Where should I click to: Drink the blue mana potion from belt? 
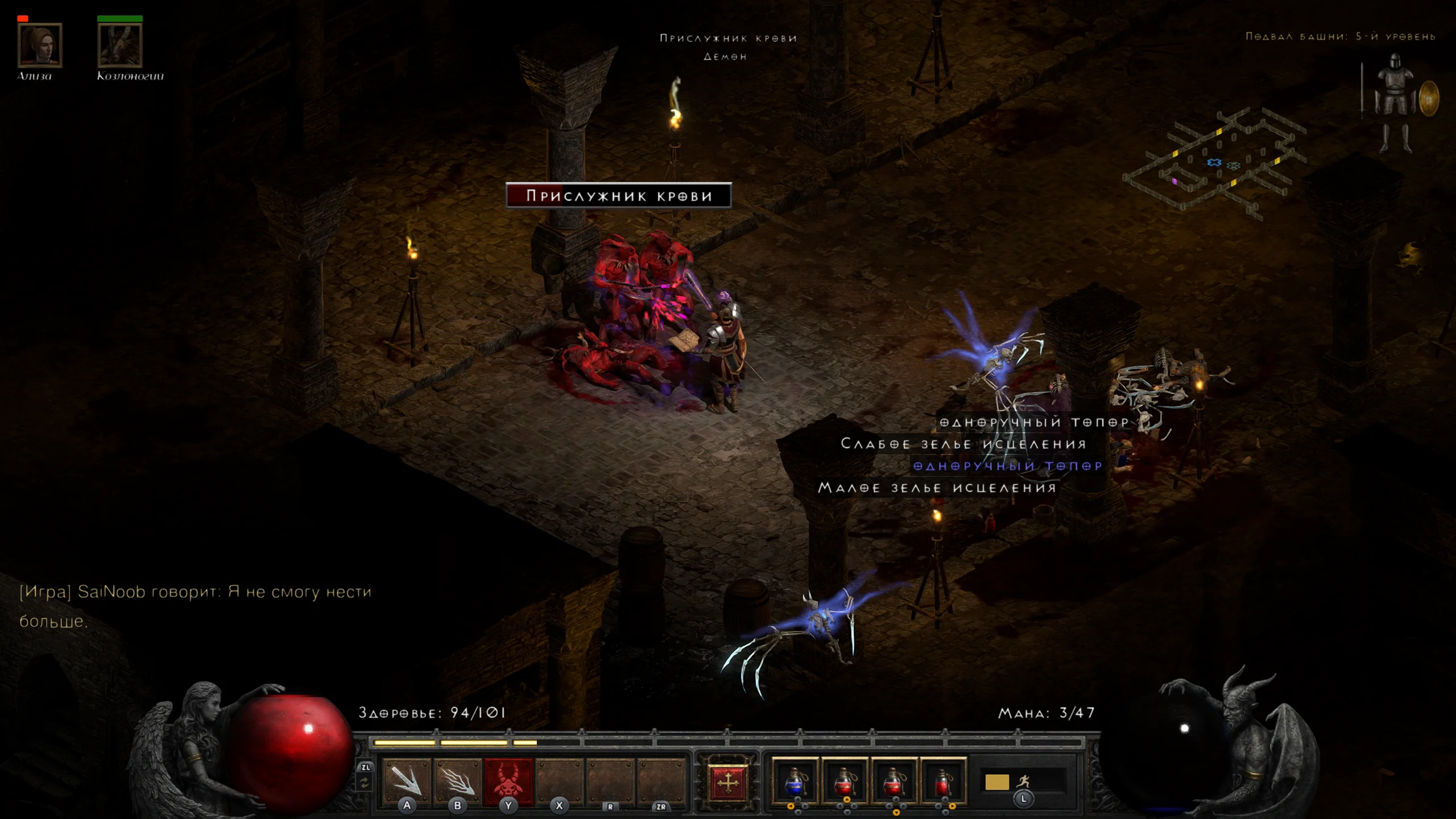click(x=795, y=781)
